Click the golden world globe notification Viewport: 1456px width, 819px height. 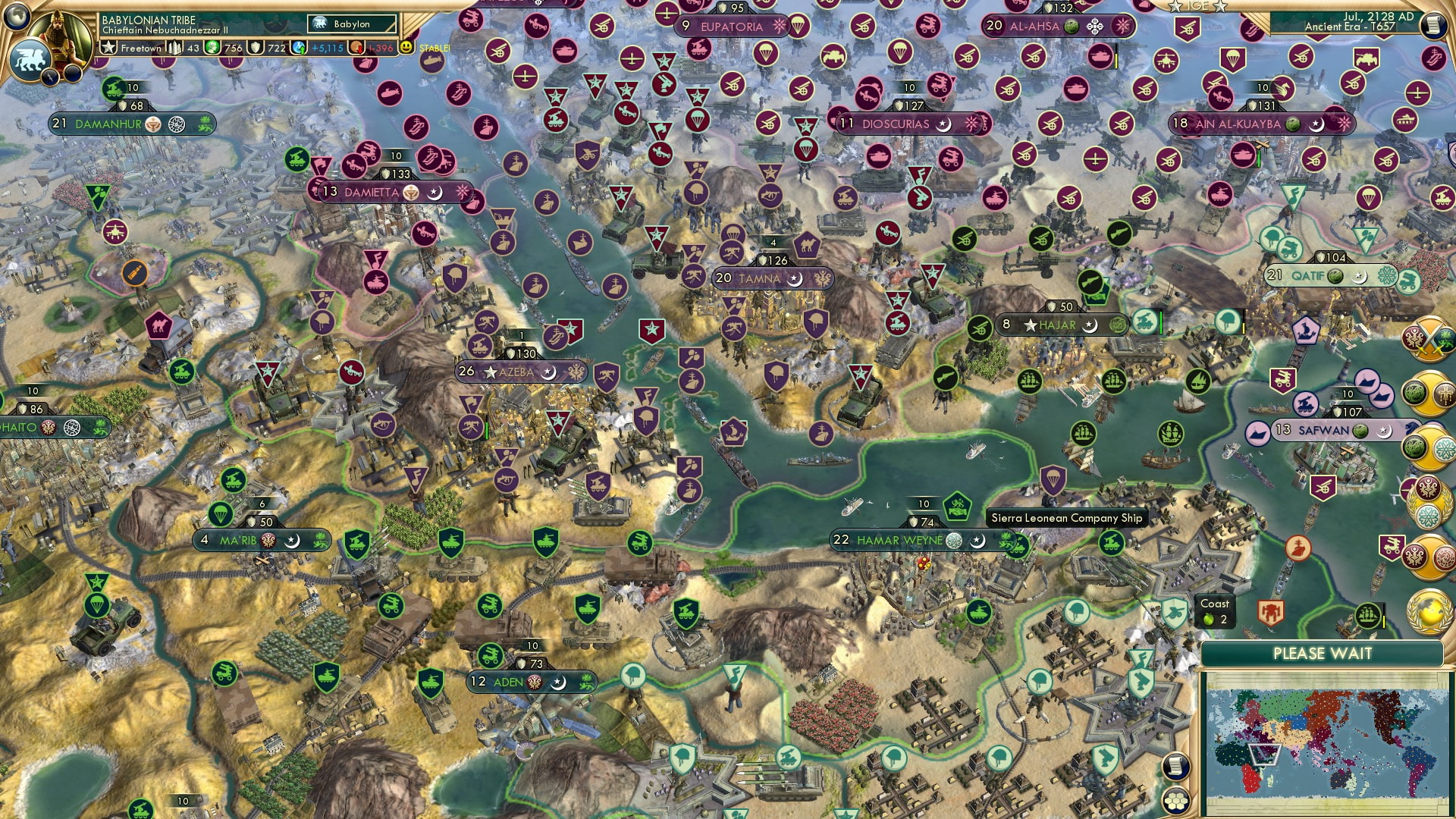tap(1427, 611)
